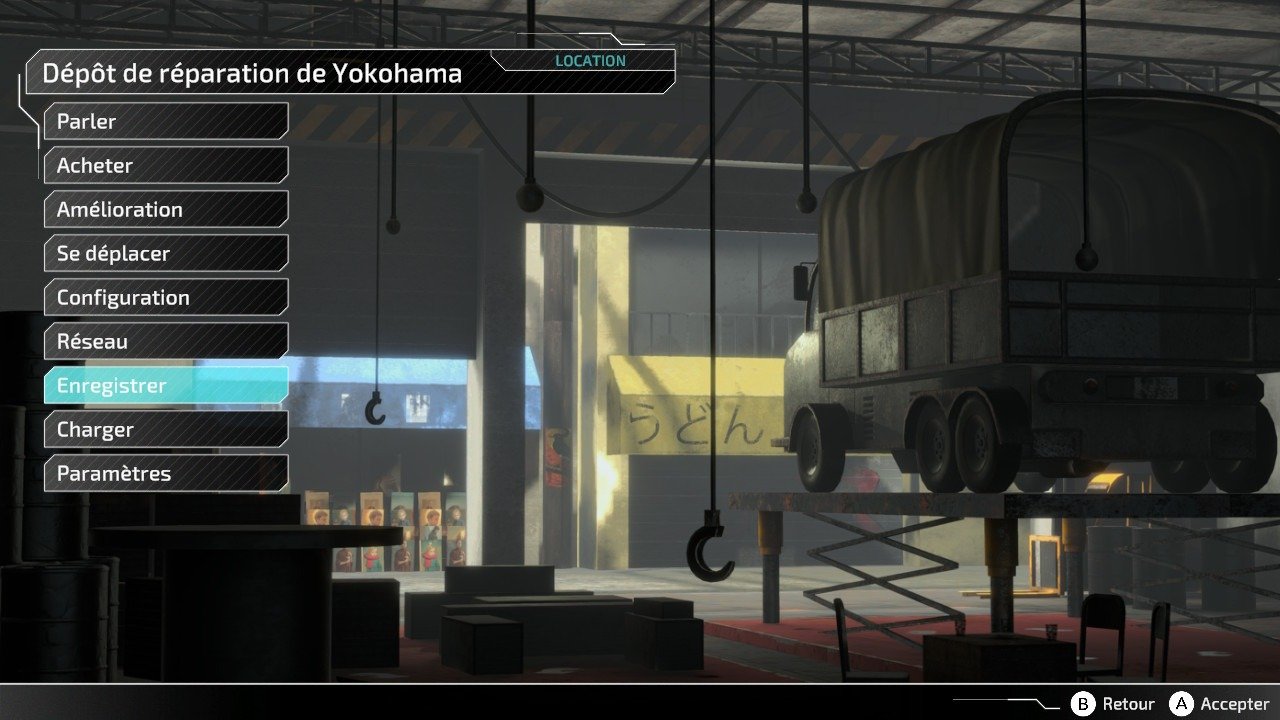Click the Se déplacer option
Viewport: 1280px width, 720px height.
[166, 253]
